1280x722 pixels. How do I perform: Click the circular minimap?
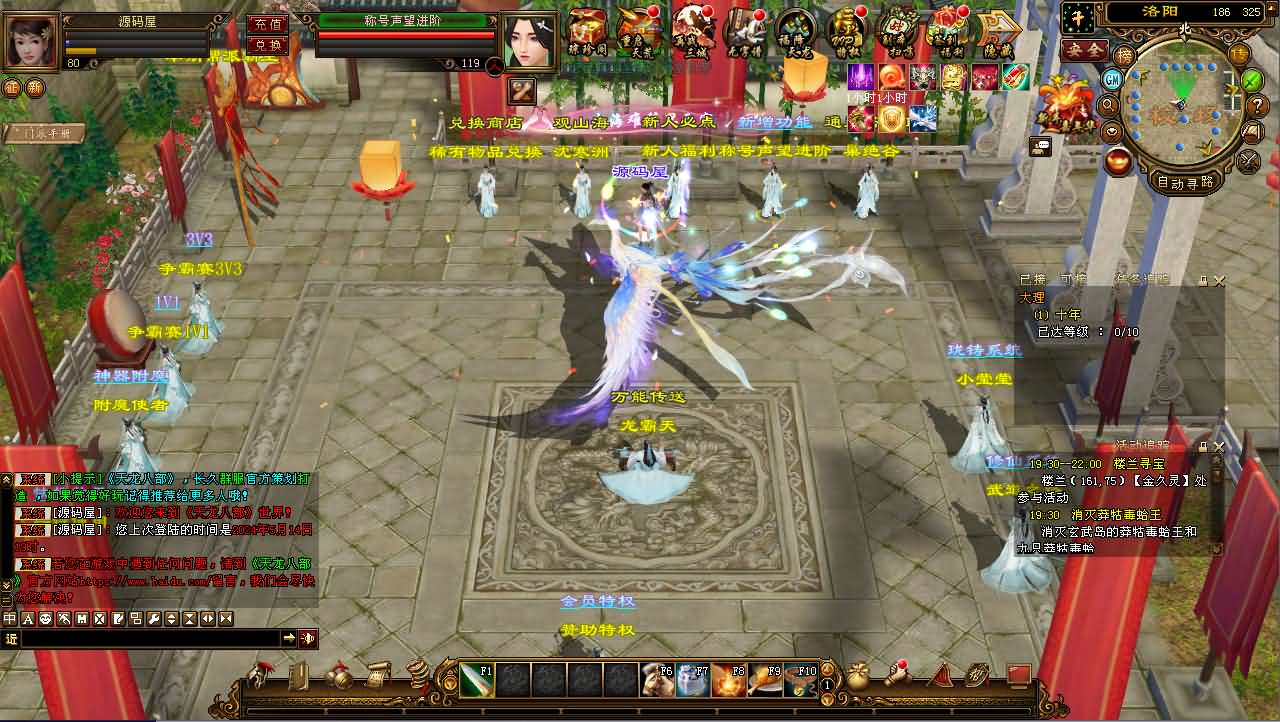[1181, 102]
